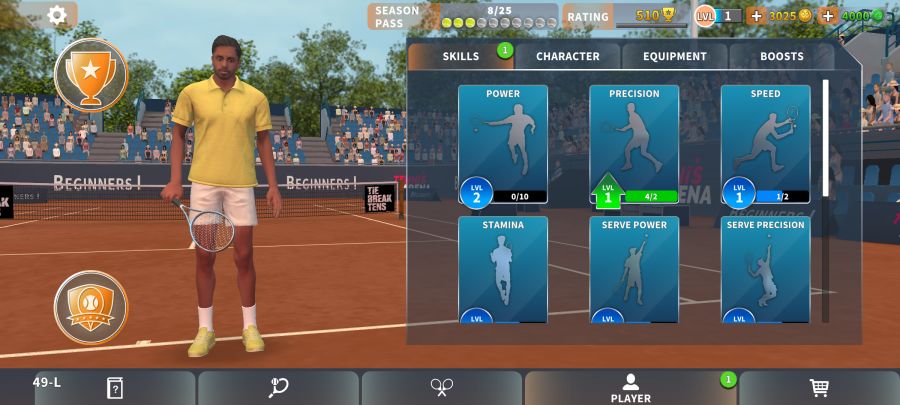Viewport: 900px width, 405px height.
Task: Select the Speed skill card
Action: (x=765, y=144)
